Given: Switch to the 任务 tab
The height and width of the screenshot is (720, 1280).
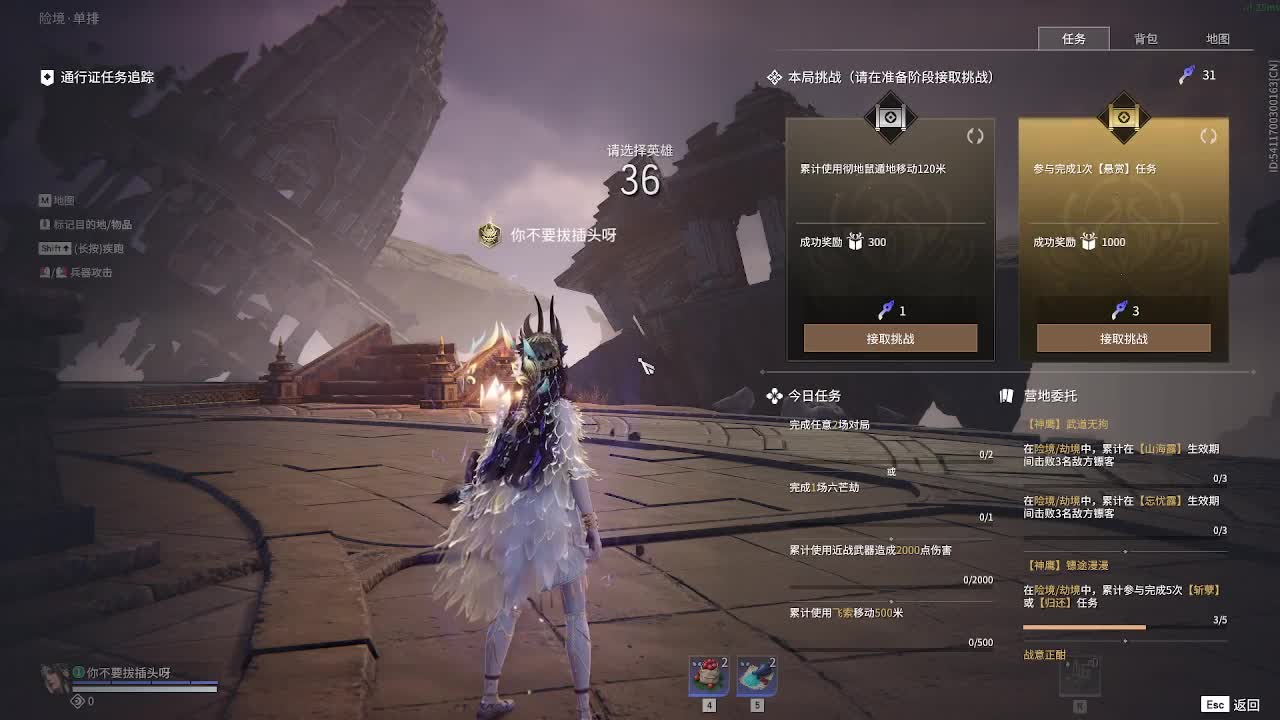Looking at the screenshot, I should click(1073, 39).
